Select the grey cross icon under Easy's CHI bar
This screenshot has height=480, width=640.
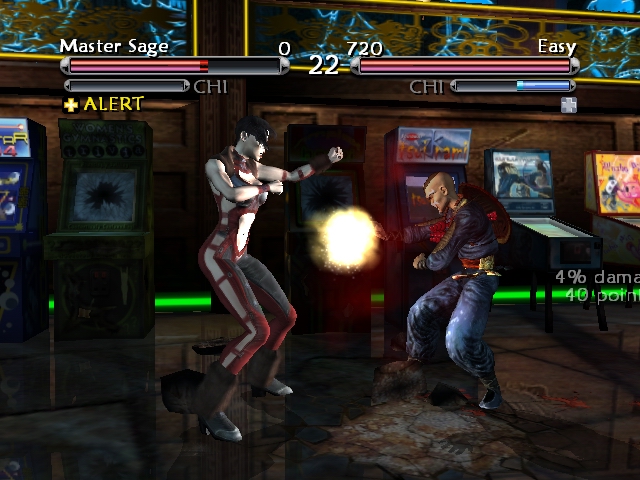click(x=569, y=104)
